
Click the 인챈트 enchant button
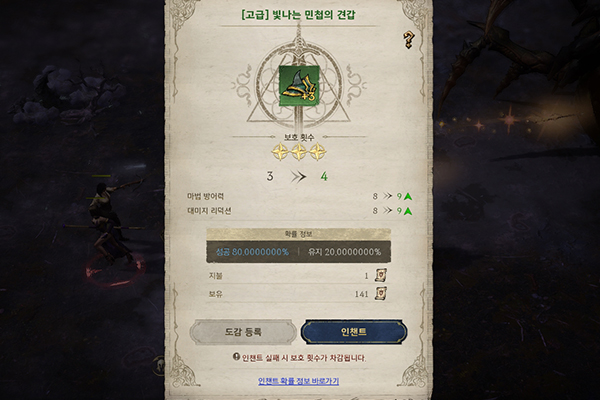(x=353, y=332)
